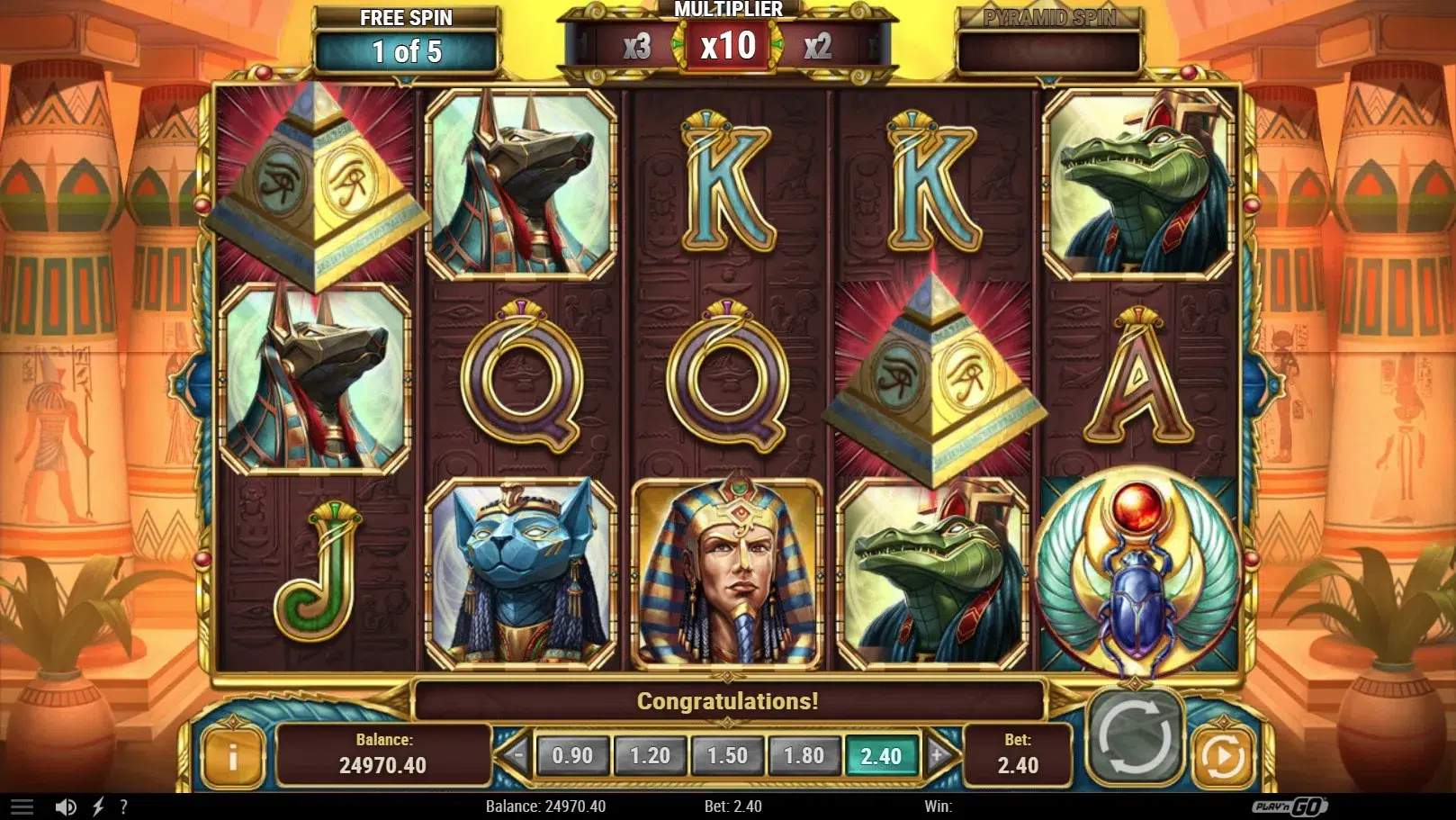The height and width of the screenshot is (820, 1456).
Task: Open the paytable info button
Action: pyautogui.click(x=232, y=756)
